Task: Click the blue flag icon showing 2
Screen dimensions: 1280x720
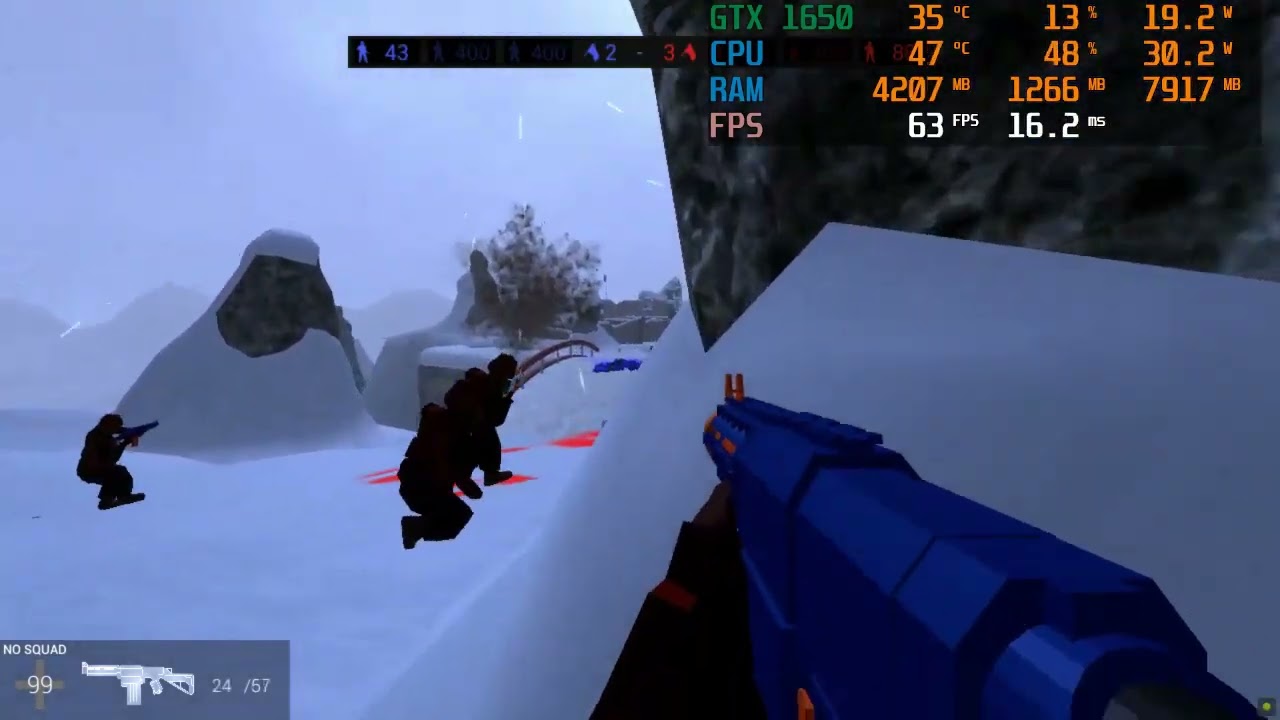Action: coord(590,52)
